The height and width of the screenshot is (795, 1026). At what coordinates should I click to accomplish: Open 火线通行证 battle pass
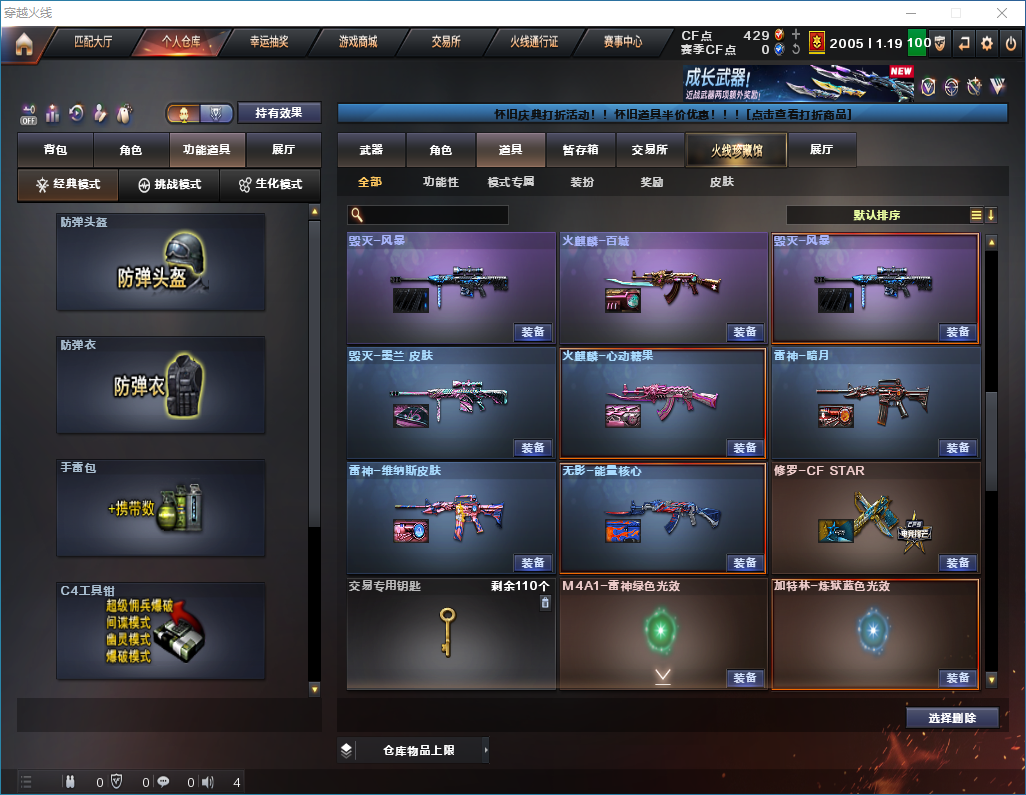(534, 42)
